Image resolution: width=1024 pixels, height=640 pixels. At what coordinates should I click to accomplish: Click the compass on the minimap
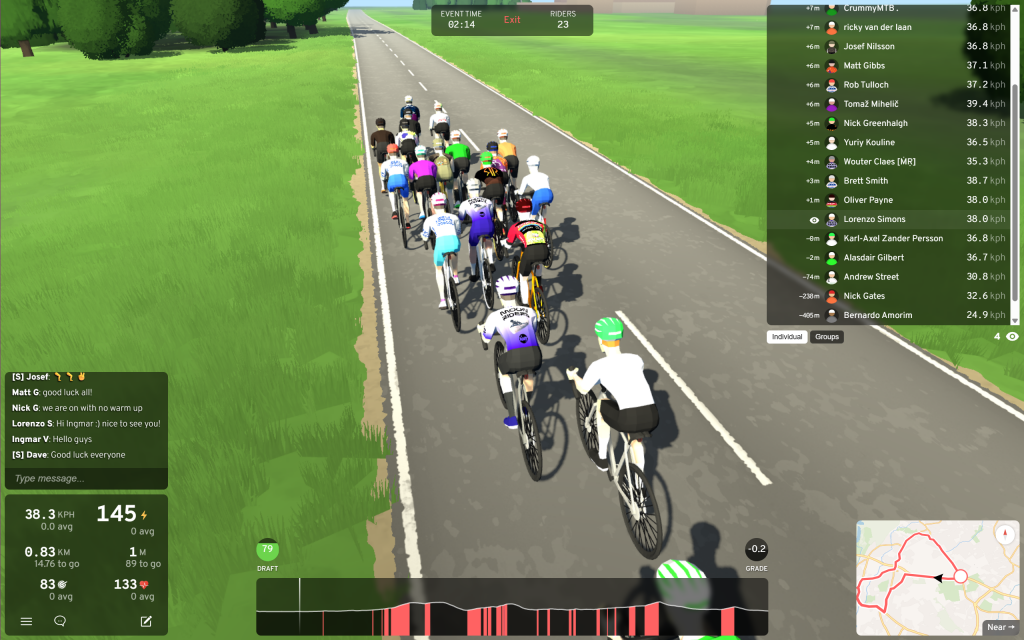pos(1003,535)
